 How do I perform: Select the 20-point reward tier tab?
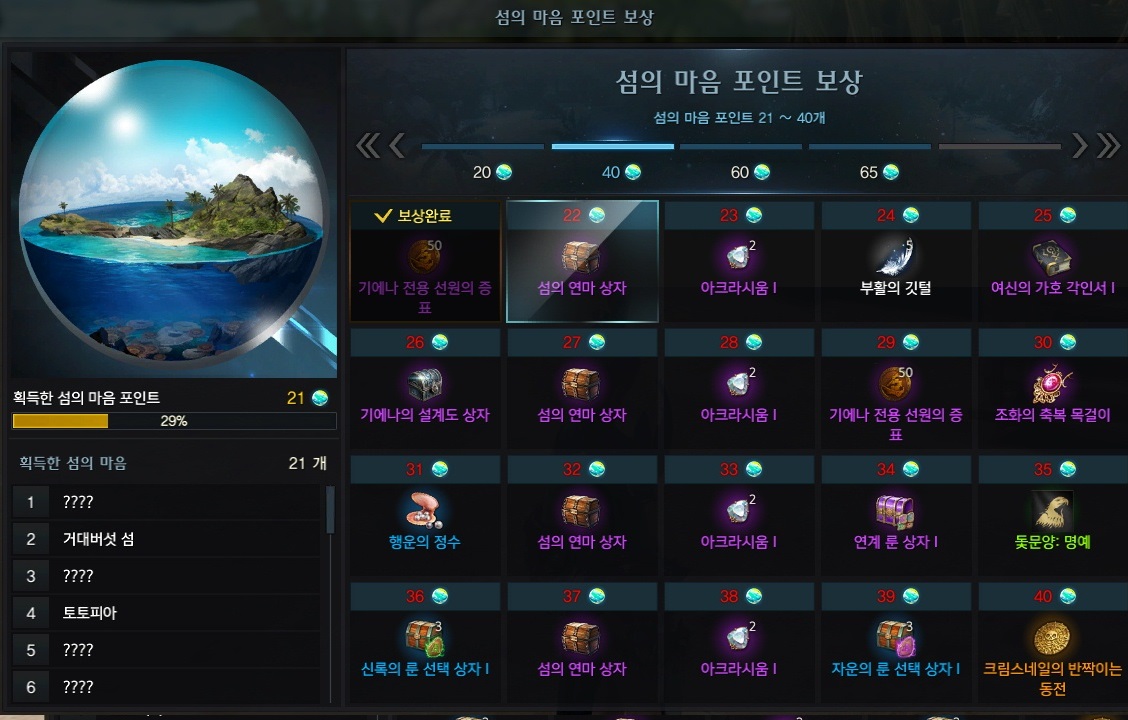[x=491, y=172]
